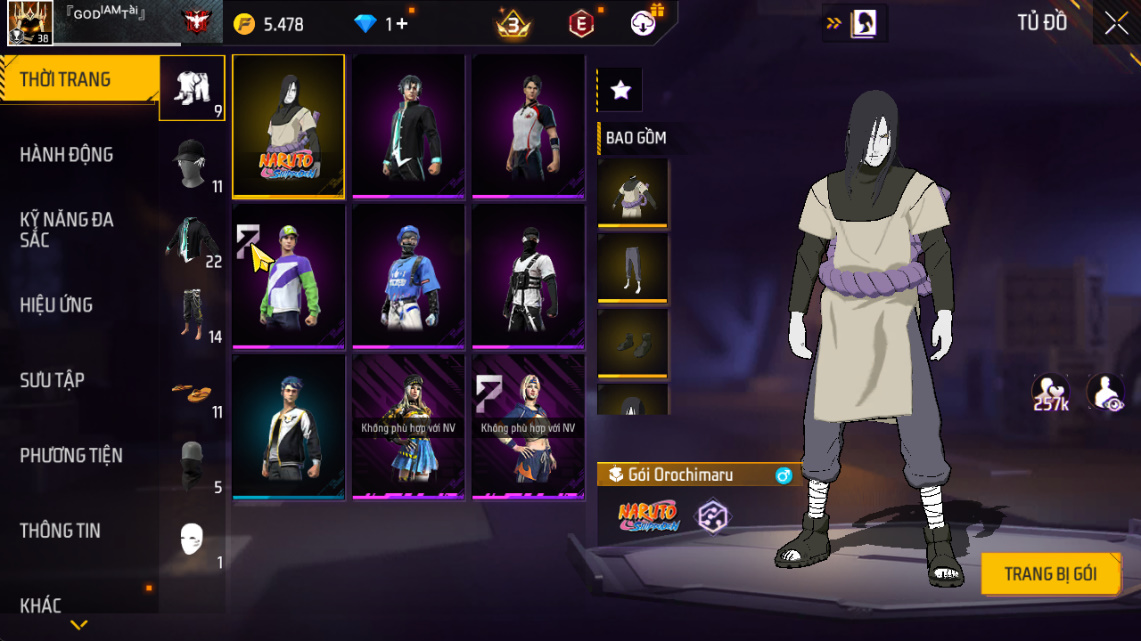Open the mask subcategory with cap icon
This screenshot has width=1141, height=641.
coord(193,164)
